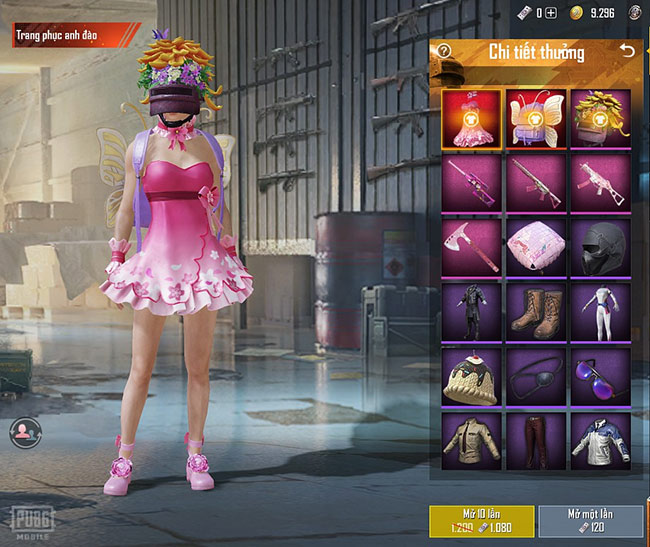Choose the dark red pants reward
This screenshot has height=547, width=650.
point(535,441)
